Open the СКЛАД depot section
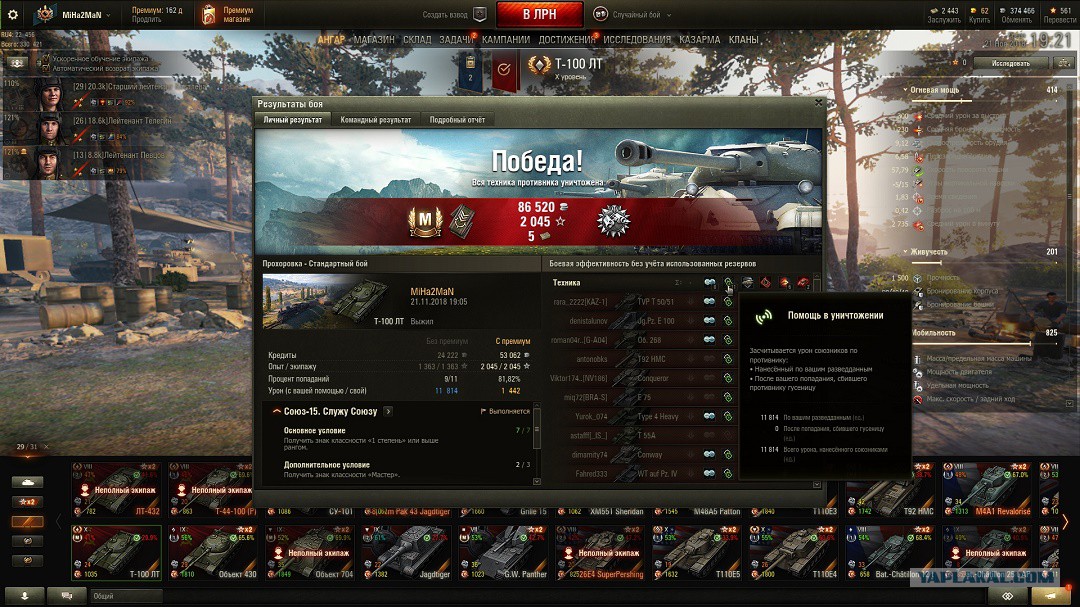The width and height of the screenshot is (1080, 607). tap(417, 40)
